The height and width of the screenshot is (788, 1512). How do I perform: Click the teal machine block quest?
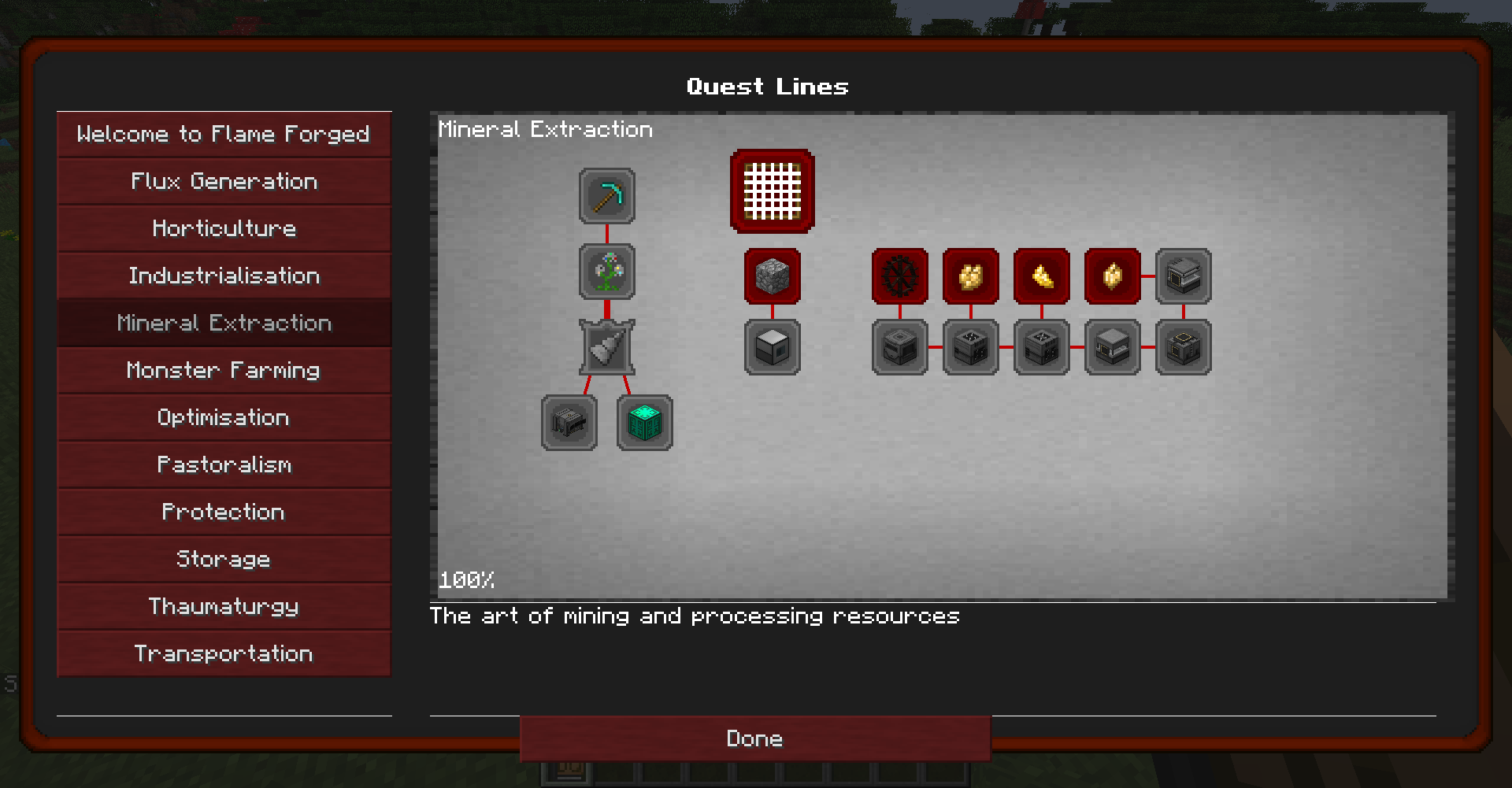644,423
